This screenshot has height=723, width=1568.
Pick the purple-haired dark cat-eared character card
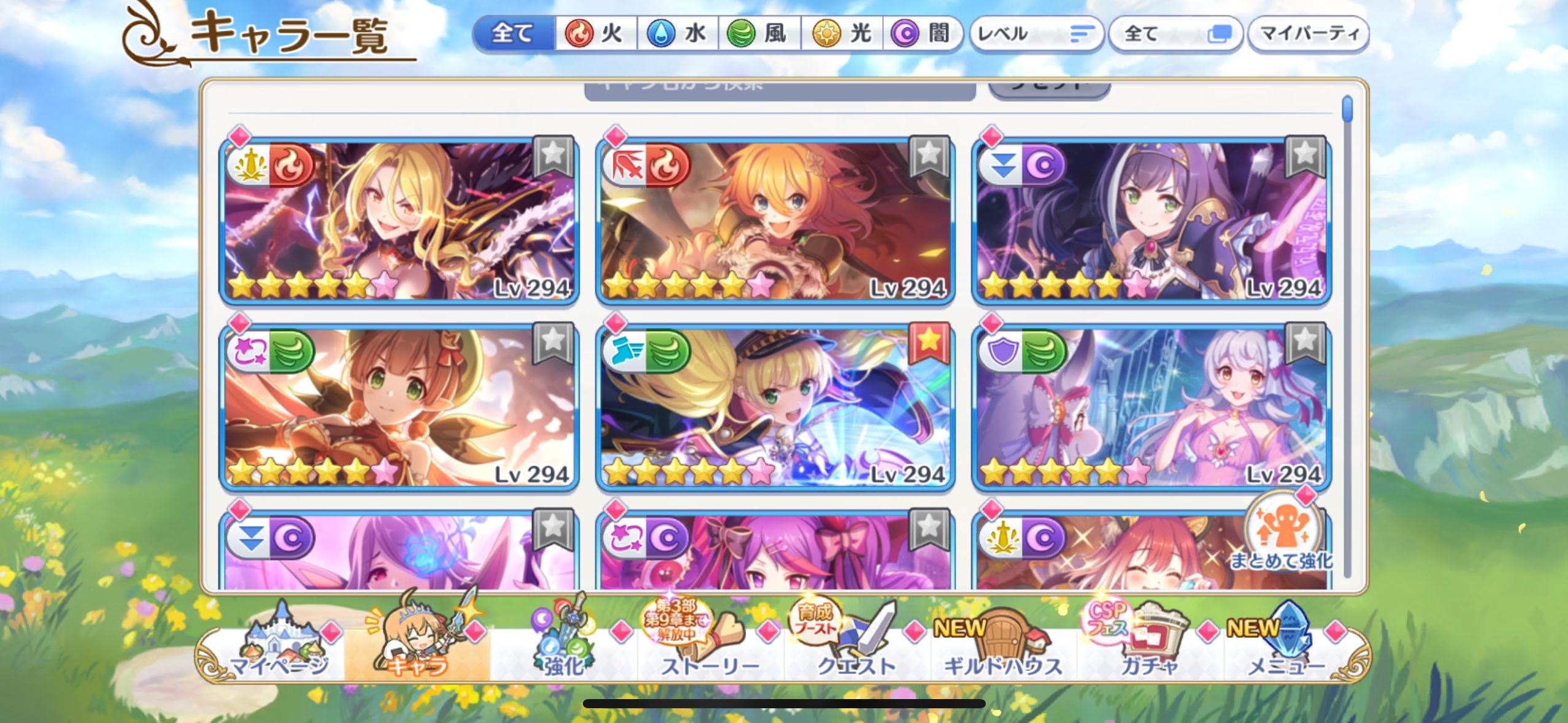pyautogui.click(x=1151, y=221)
